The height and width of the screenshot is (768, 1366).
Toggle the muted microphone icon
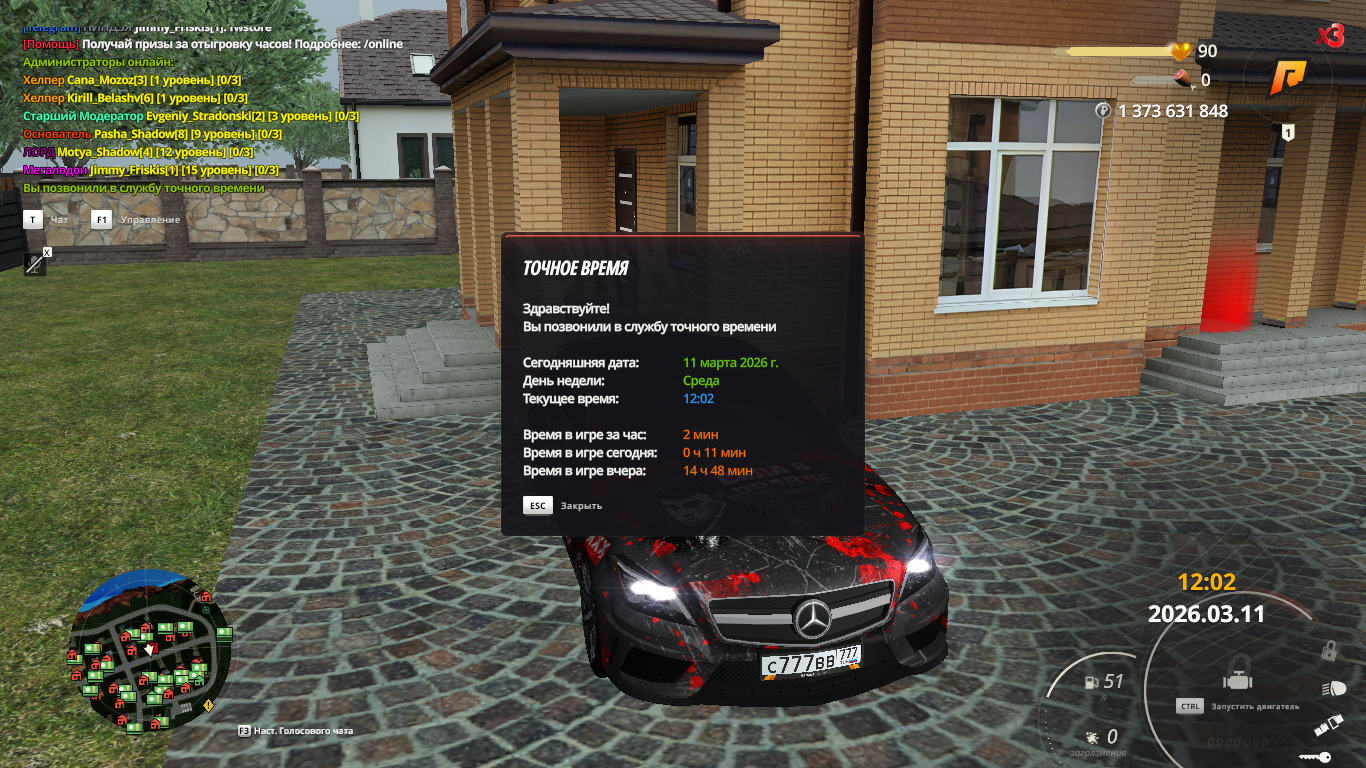click(35, 264)
